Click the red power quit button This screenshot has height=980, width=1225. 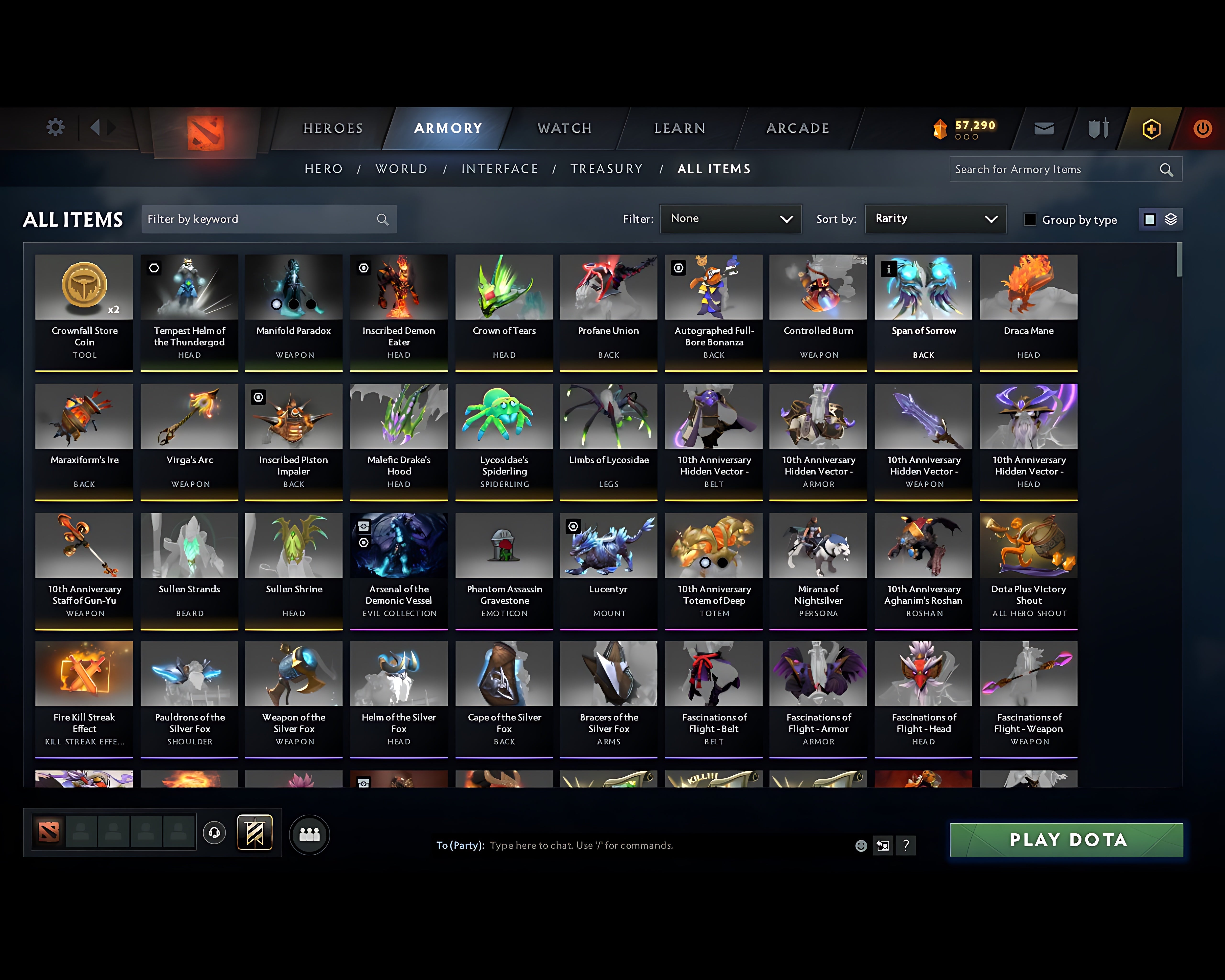(1202, 128)
